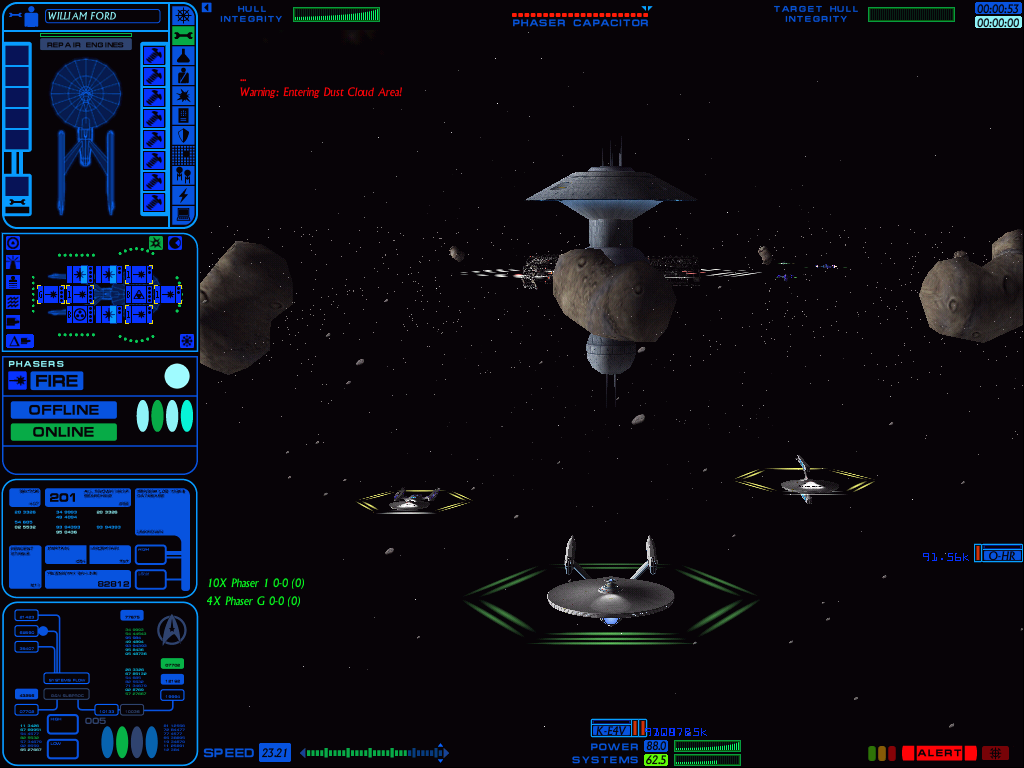1024x768 pixels.
Task: Open the two-ships fleet tab
Action: (183, 175)
